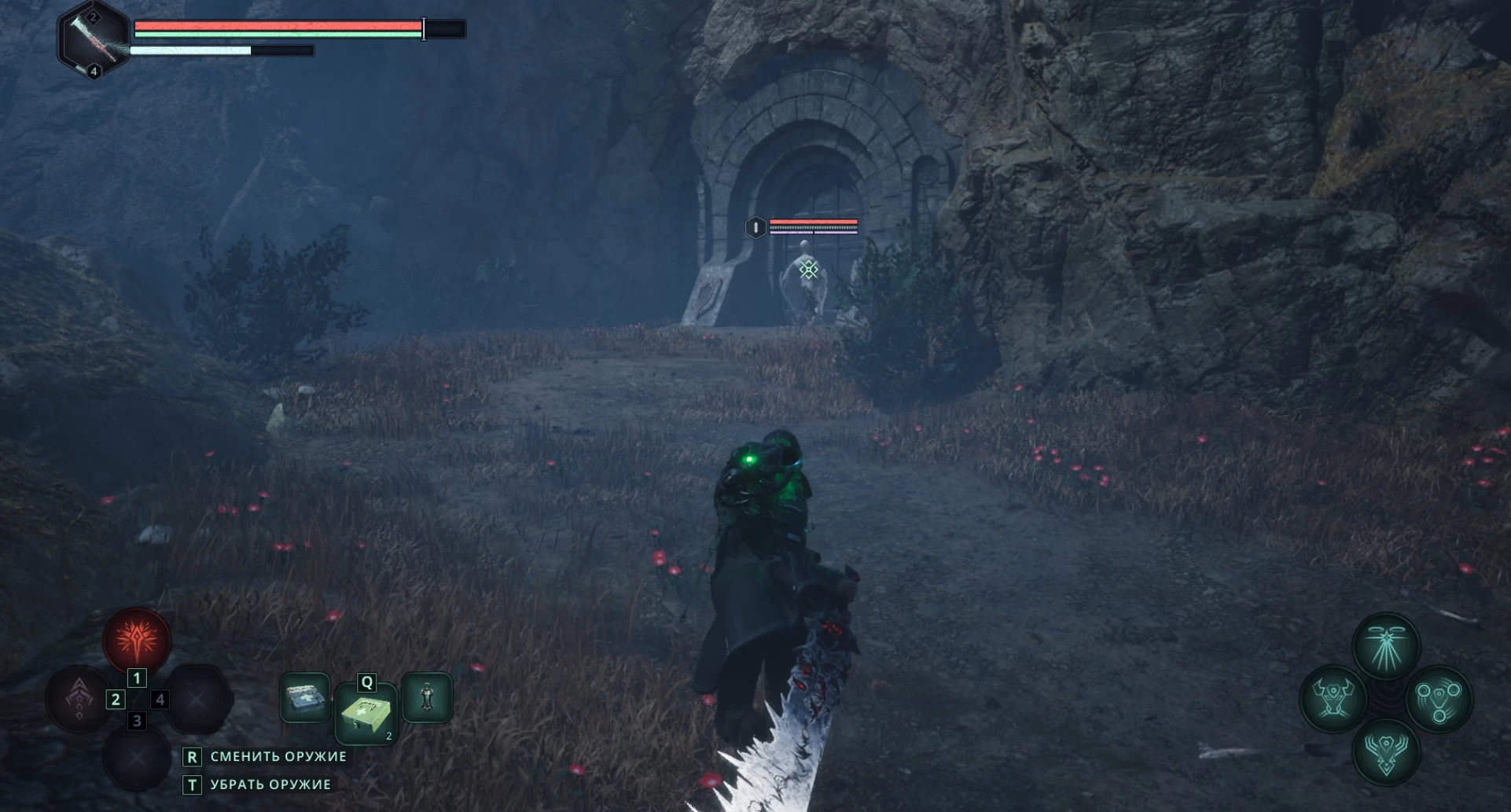
Task: Select the winged crest ability icon
Action: point(1385,751)
